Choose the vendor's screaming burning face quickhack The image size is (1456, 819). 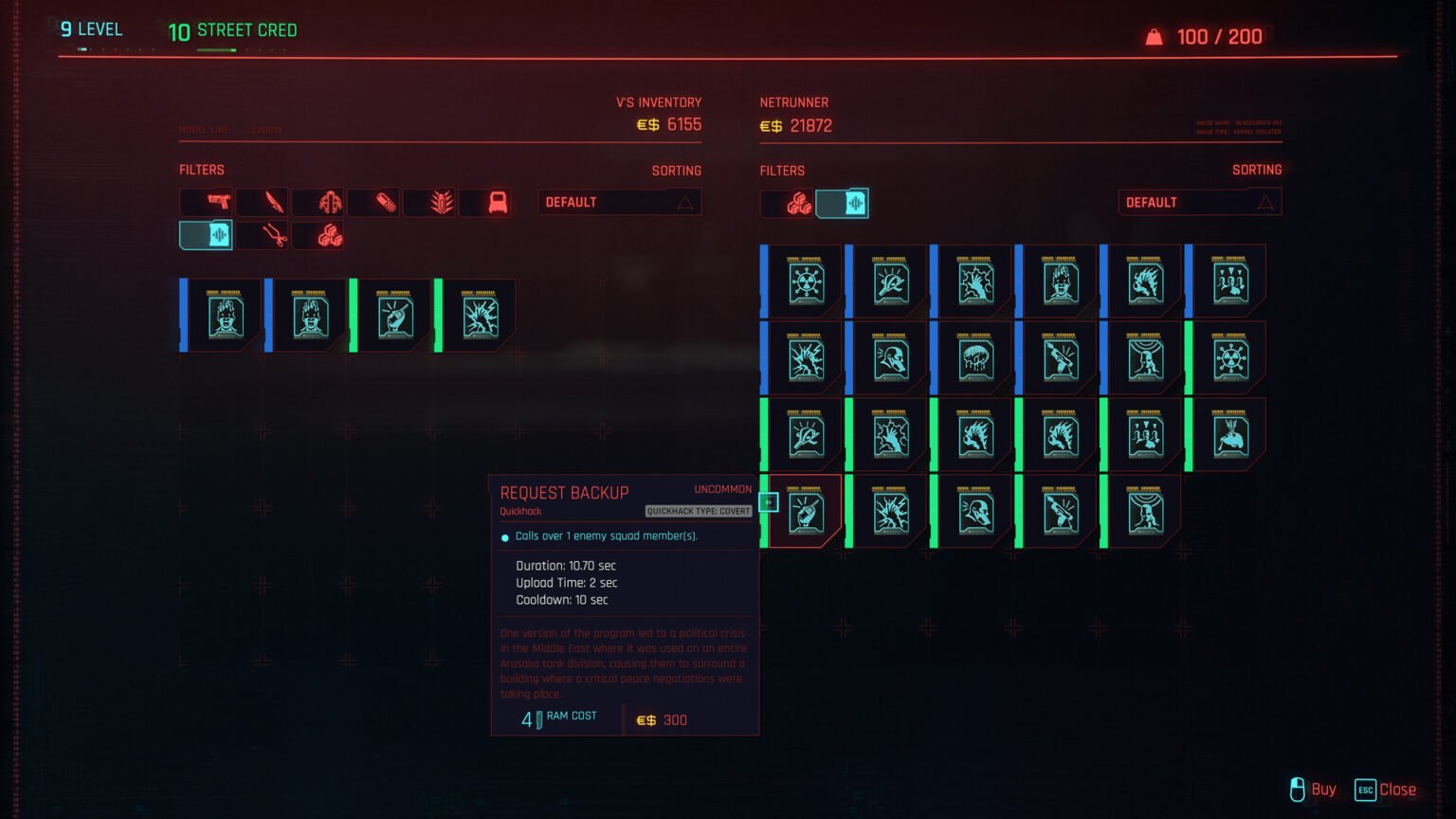1061,282
